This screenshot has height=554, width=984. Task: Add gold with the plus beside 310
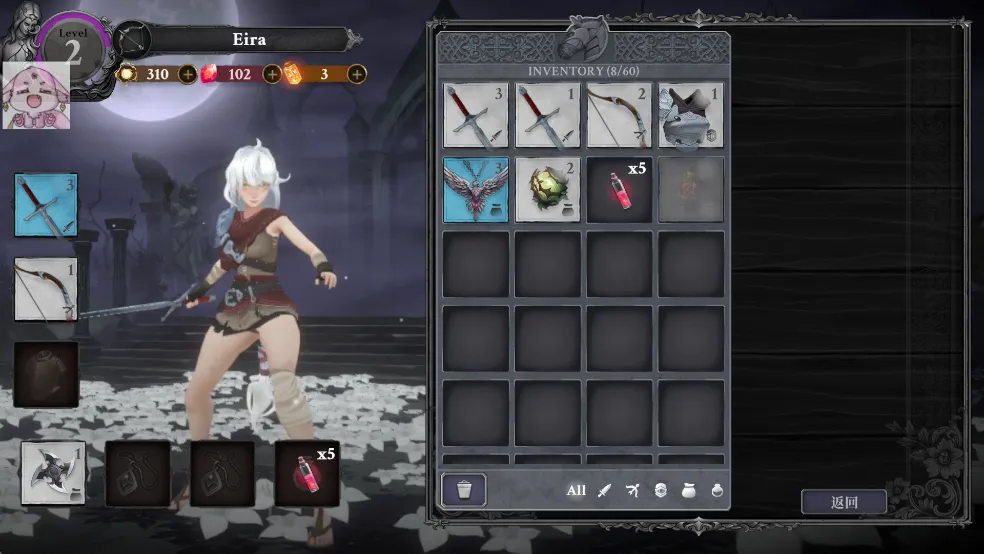187,74
